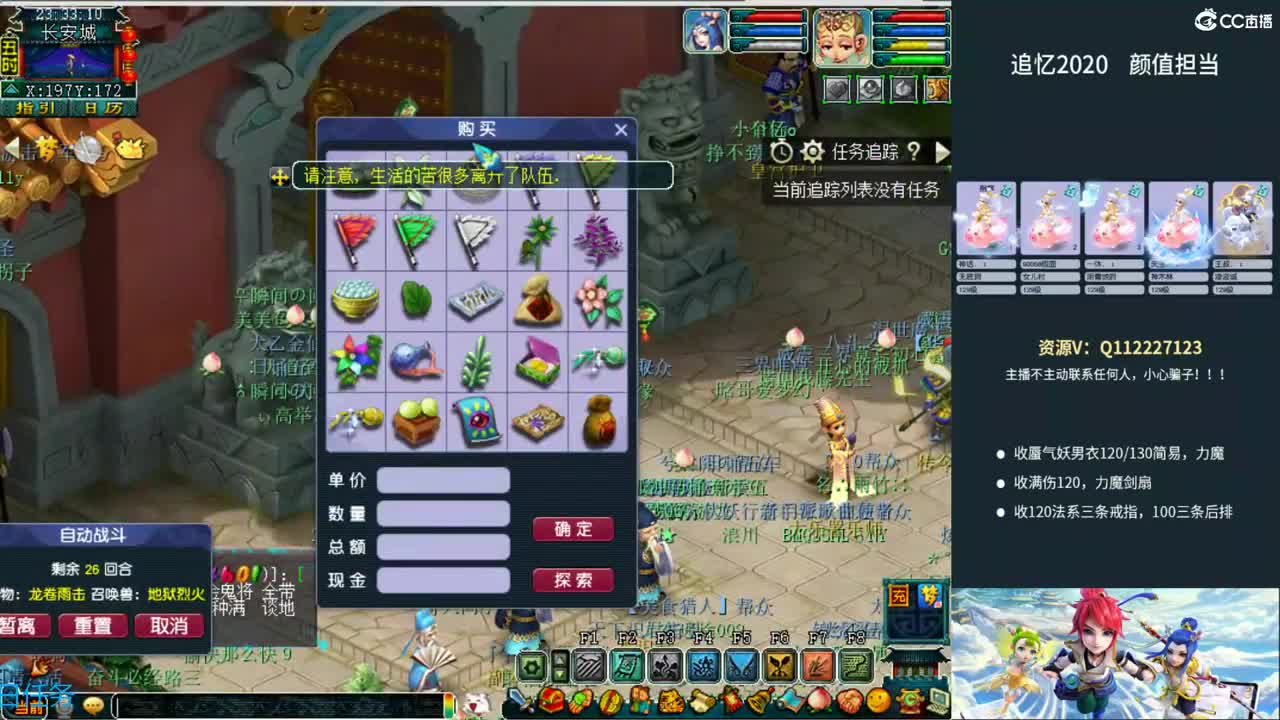Collapse the minimap with its up-arrow toggle
Viewport: 1280px width, 720px height.
click(x=12, y=88)
